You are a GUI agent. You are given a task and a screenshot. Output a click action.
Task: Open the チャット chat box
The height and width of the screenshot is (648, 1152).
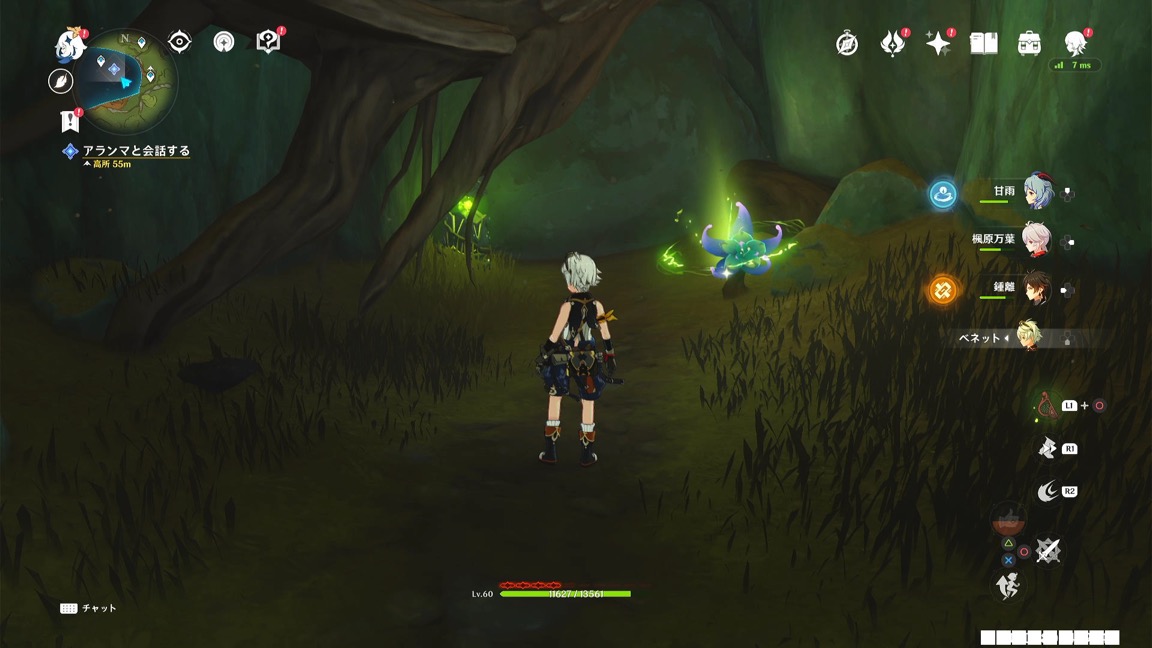point(88,608)
